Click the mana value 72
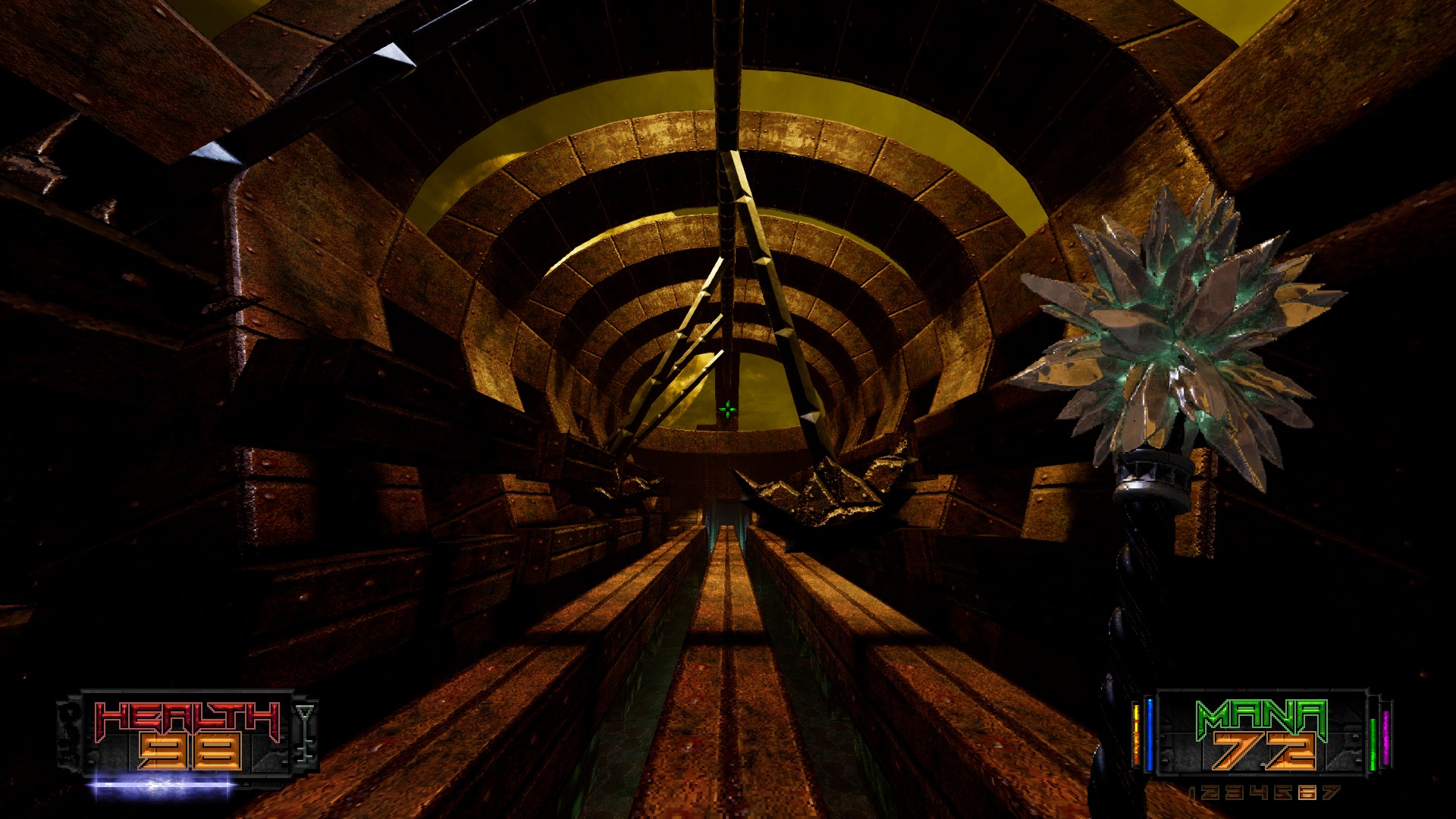 tap(1265, 752)
